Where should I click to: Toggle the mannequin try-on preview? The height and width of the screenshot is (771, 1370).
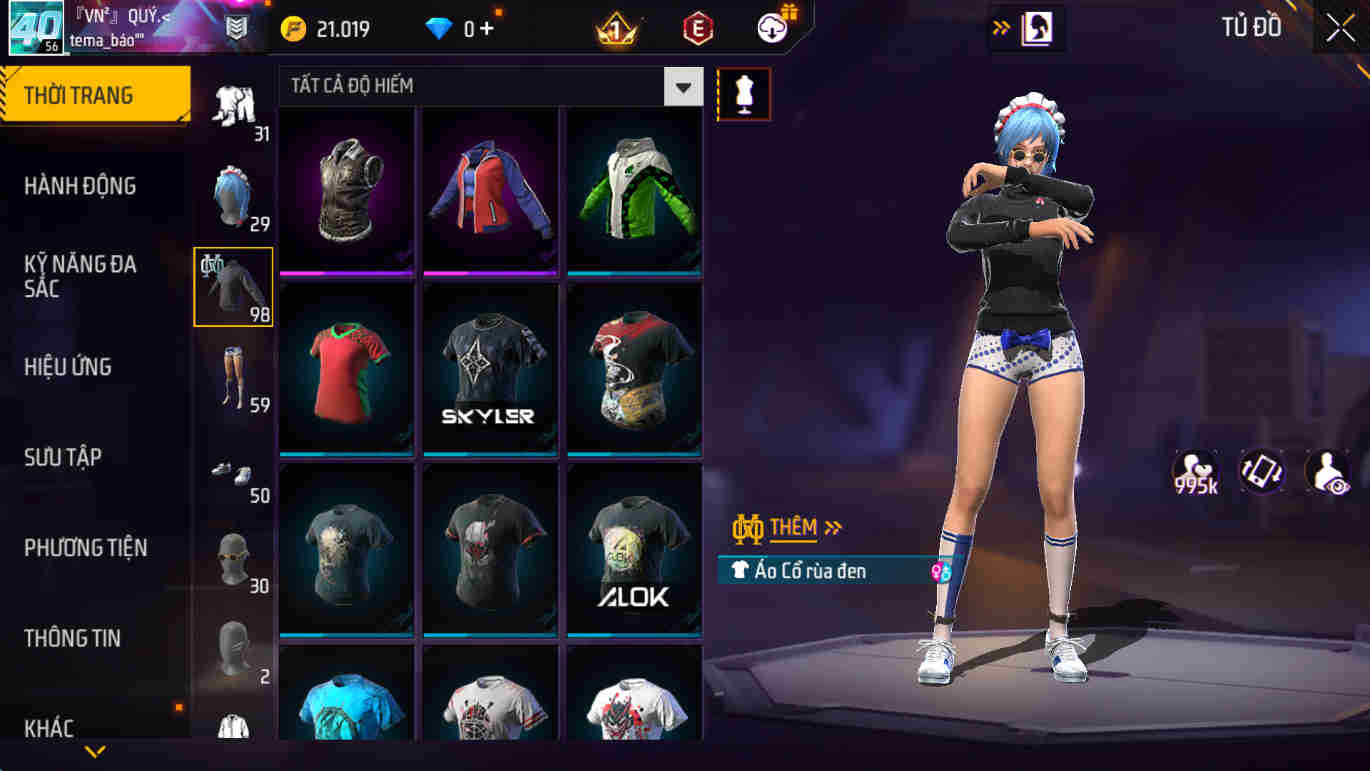745,92
